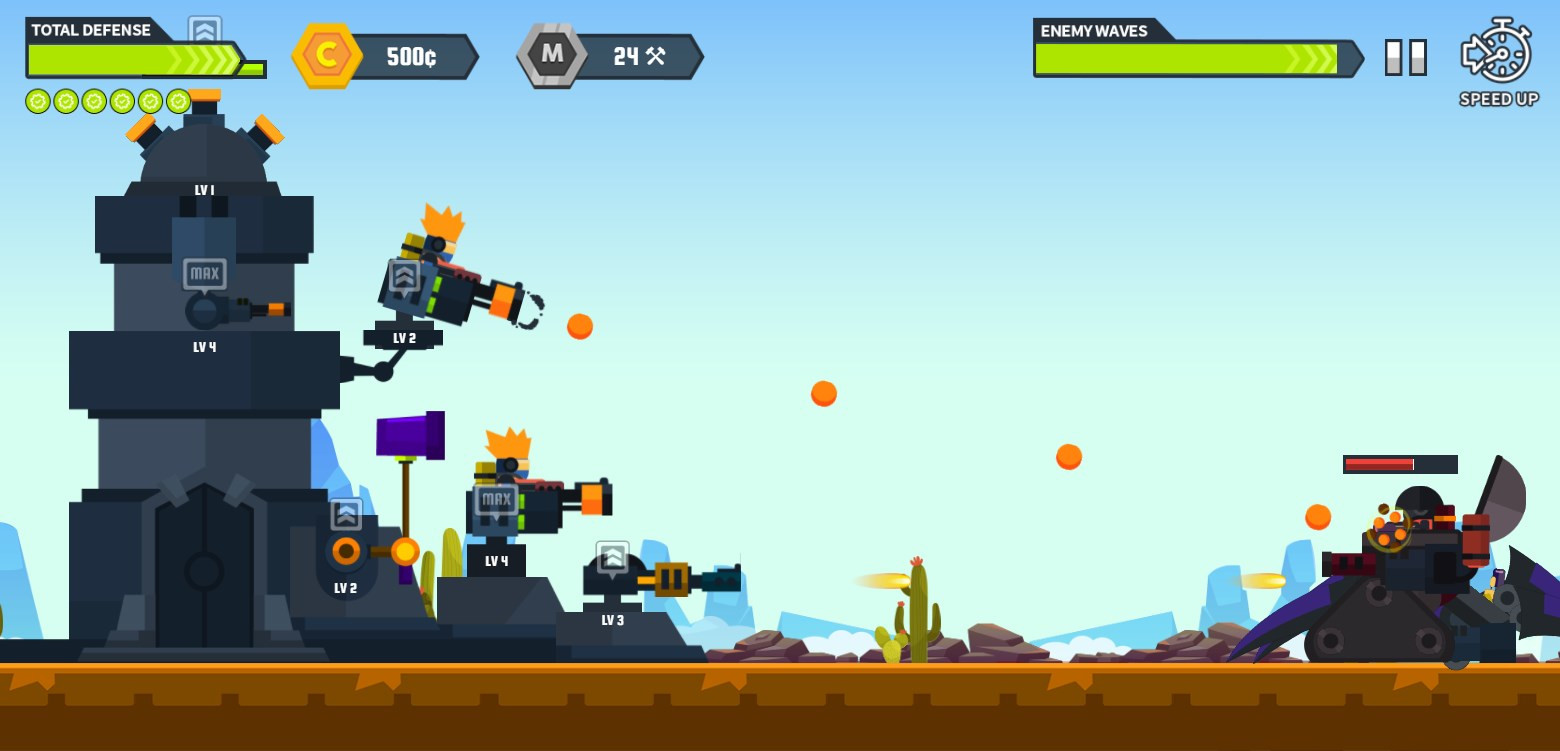Click the silver M materials icon

(552, 55)
